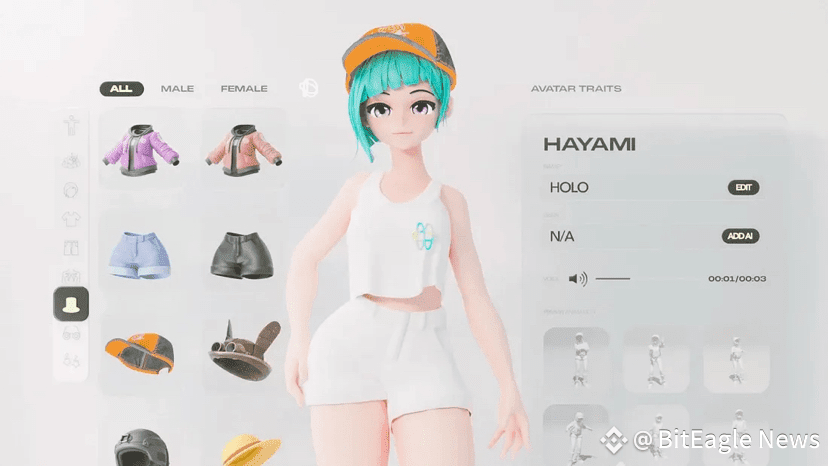The width and height of the screenshot is (828, 466).
Task: Click the voice playback progress bar
Action: pos(613,279)
